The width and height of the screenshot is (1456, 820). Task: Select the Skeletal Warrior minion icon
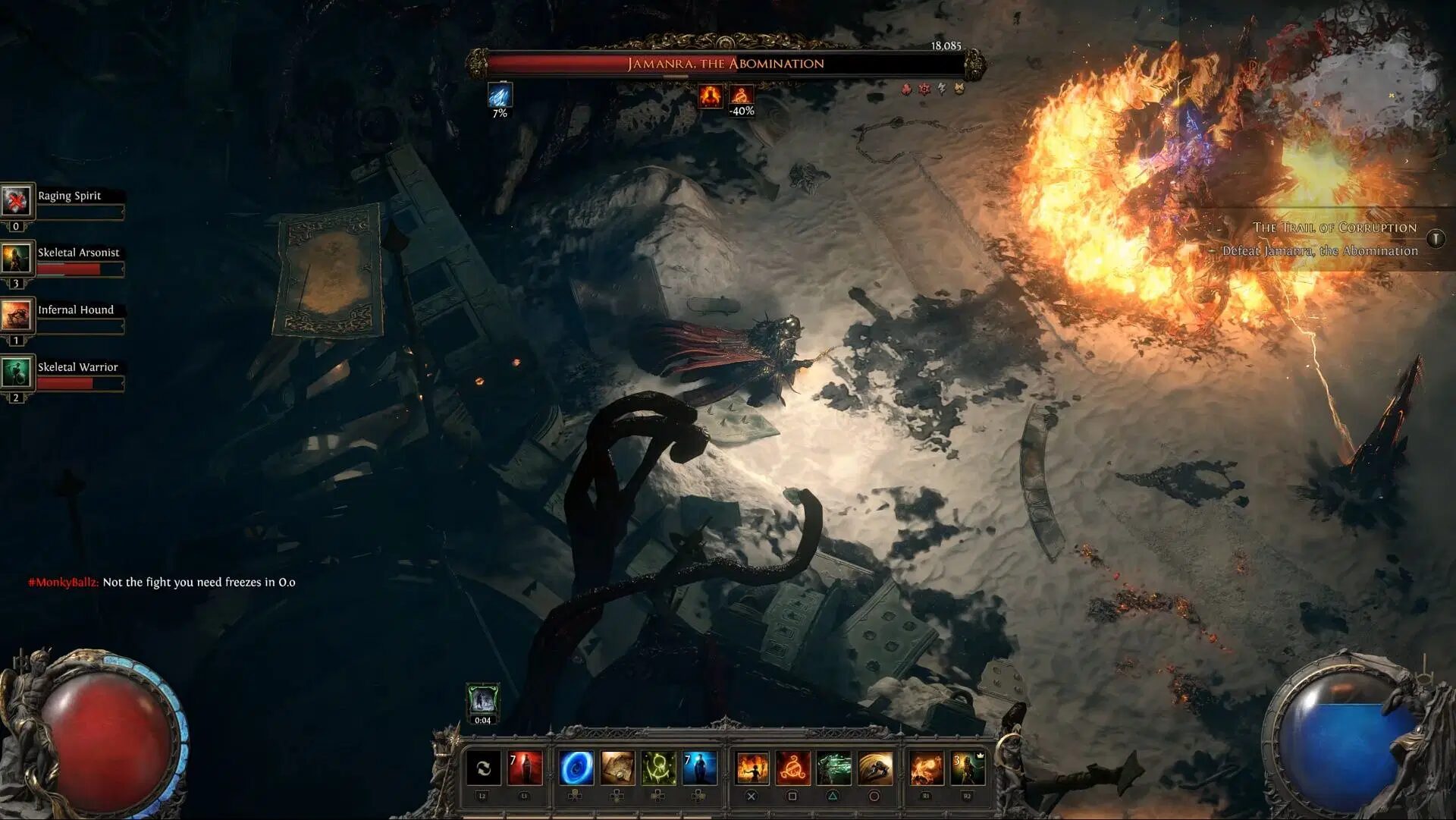(x=16, y=372)
